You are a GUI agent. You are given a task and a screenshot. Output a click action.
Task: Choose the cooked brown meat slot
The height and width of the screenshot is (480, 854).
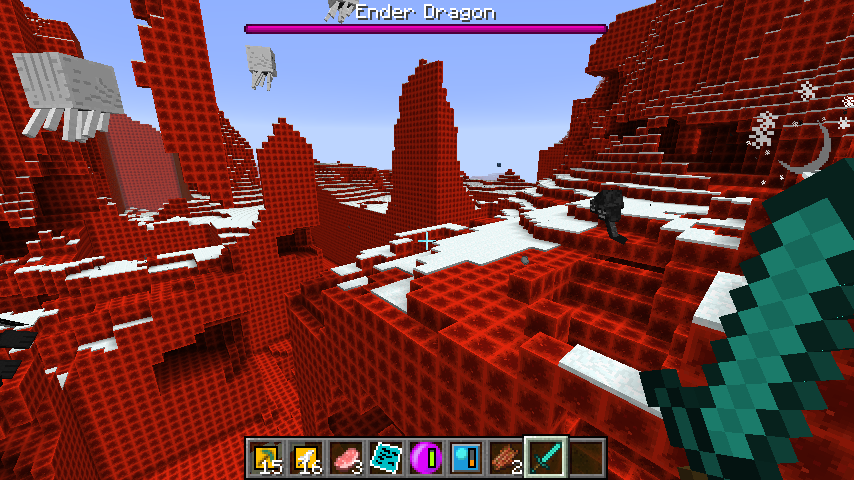coord(507,458)
